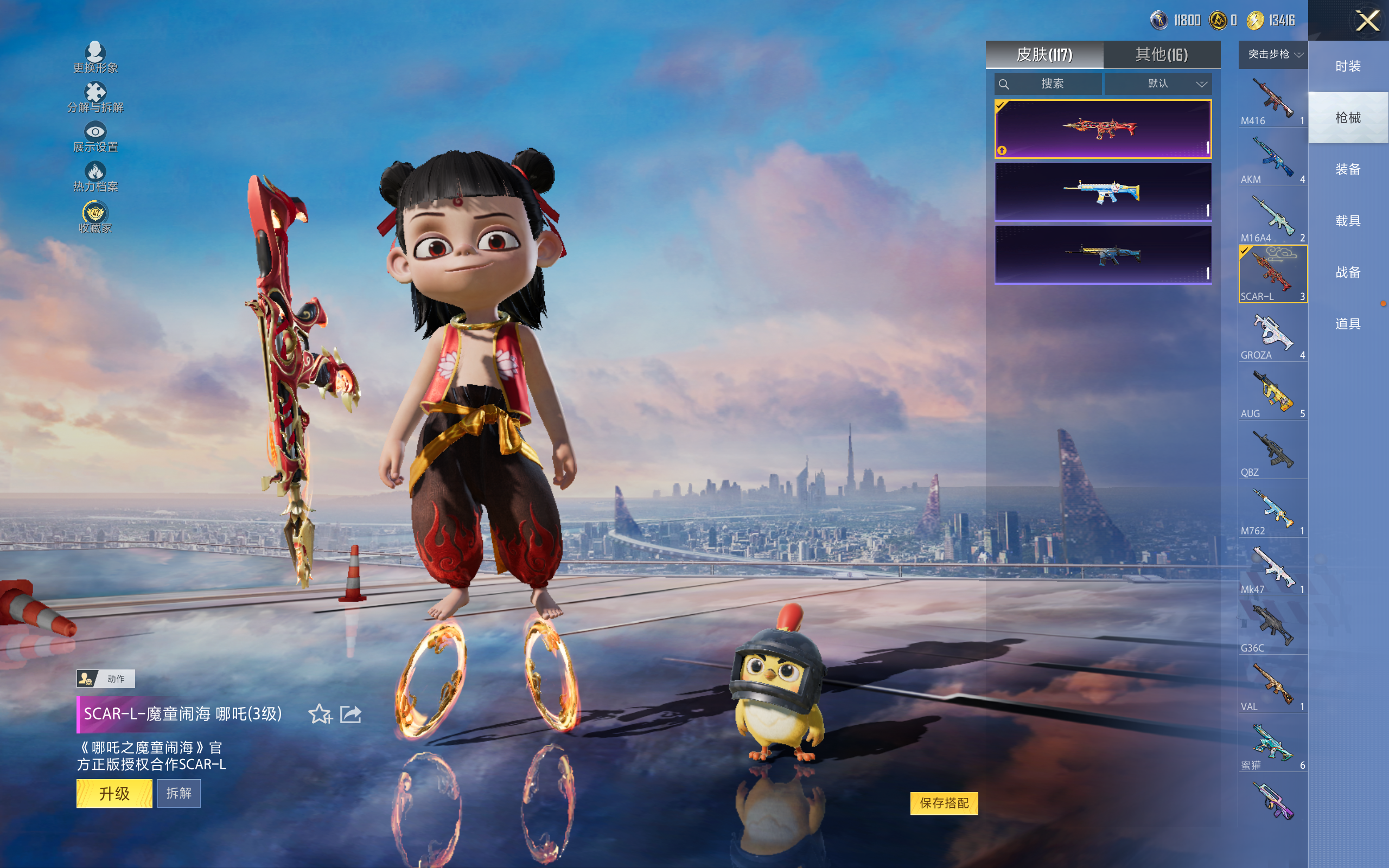Image resolution: width=1389 pixels, height=868 pixels.
Task: Switch to the 装备 equipment category
Action: (x=1348, y=169)
